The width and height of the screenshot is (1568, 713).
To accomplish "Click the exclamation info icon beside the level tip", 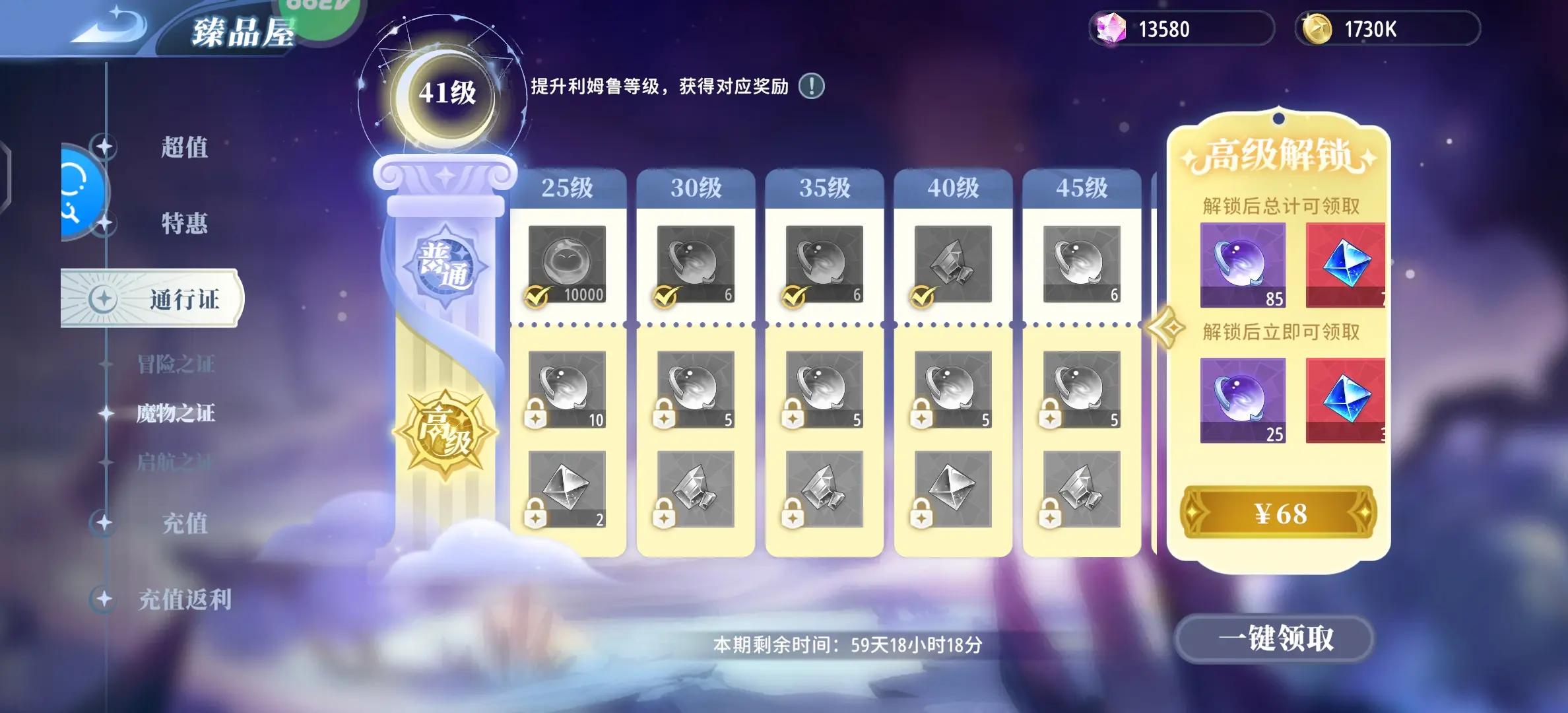I will click(813, 85).
